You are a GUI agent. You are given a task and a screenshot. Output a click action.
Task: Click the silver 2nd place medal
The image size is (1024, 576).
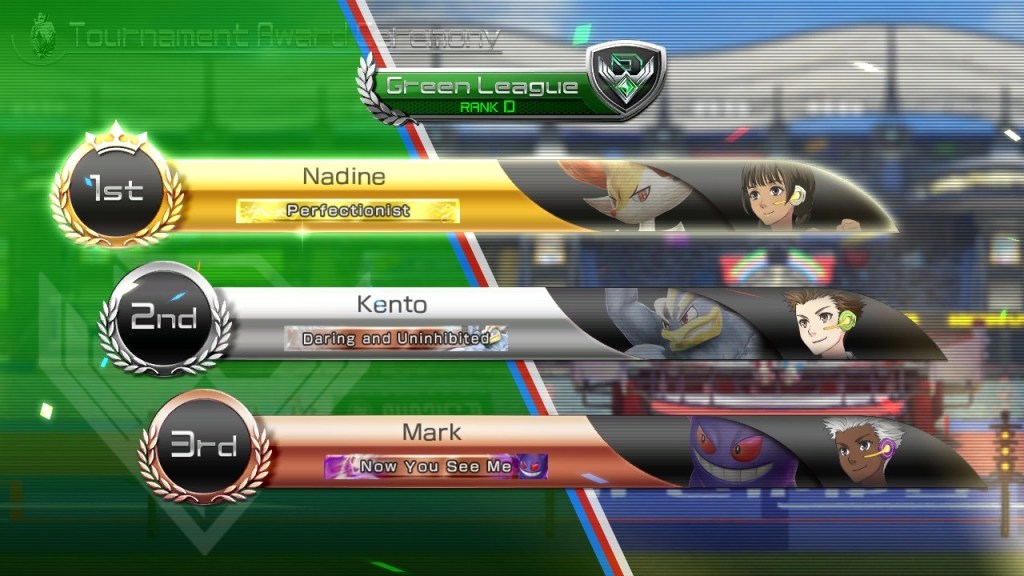click(165, 319)
